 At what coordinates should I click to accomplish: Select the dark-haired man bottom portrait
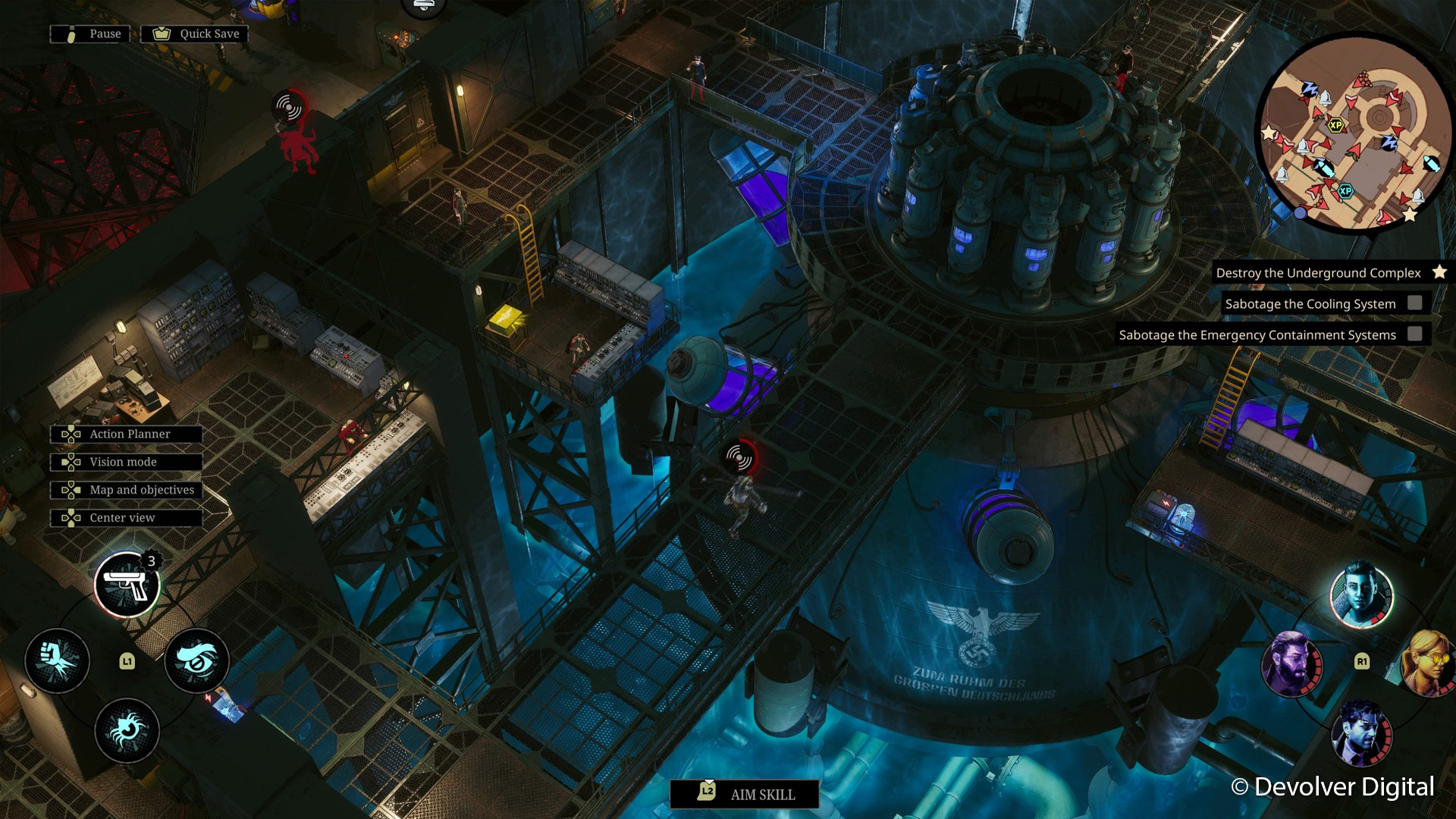pos(1361,732)
